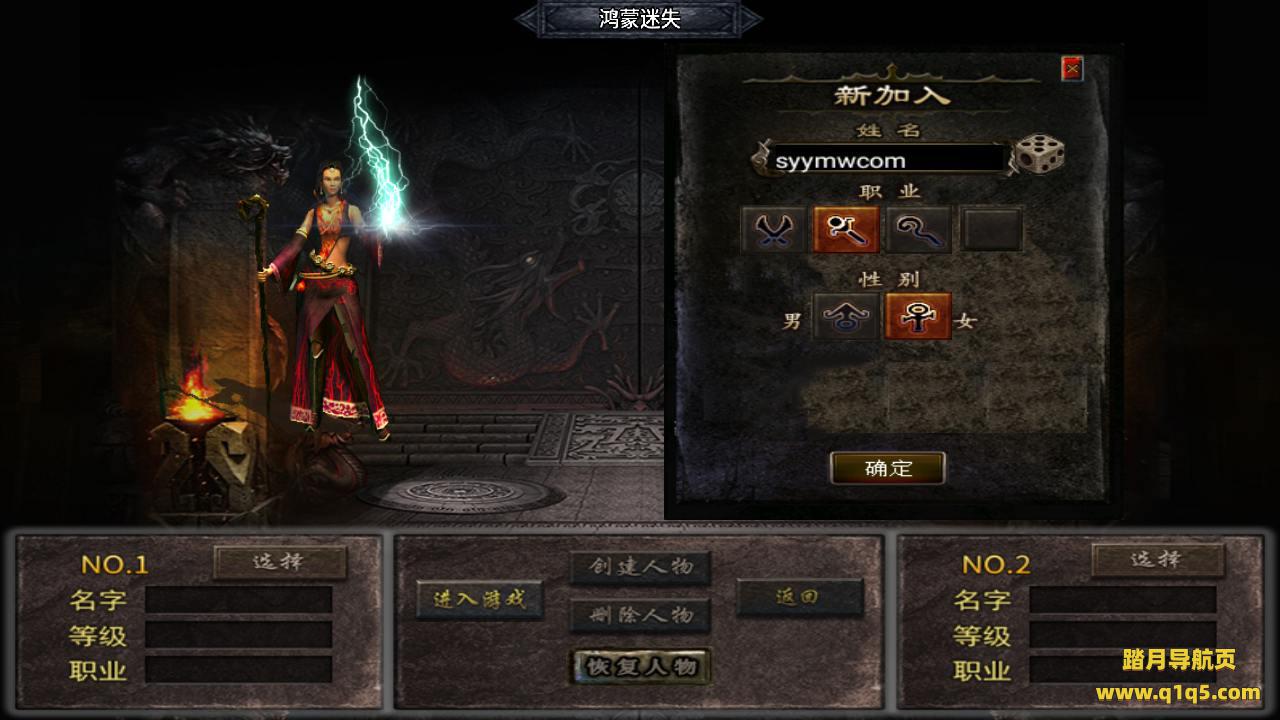The width and height of the screenshot is (1280, 720).
Task: Select the female gender symbol
Action: coord(918,318)
